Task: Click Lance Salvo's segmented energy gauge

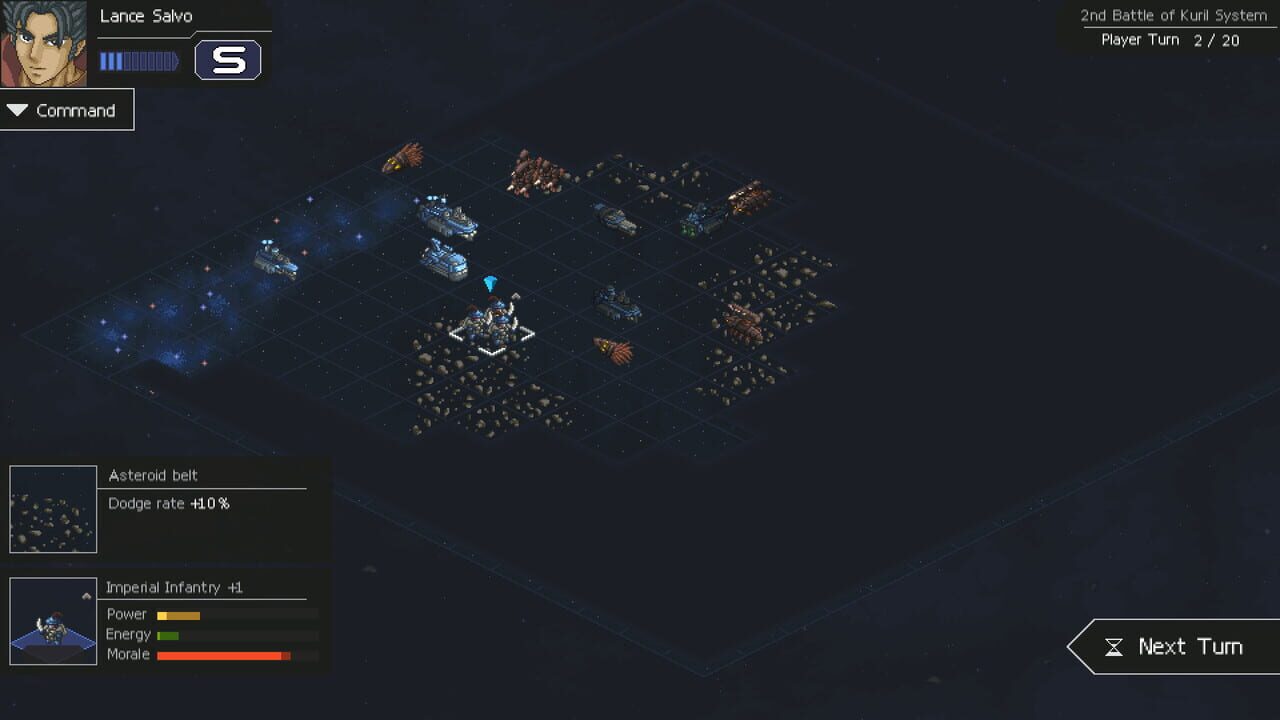Action: pyautogui.click(x=140, y=60)
